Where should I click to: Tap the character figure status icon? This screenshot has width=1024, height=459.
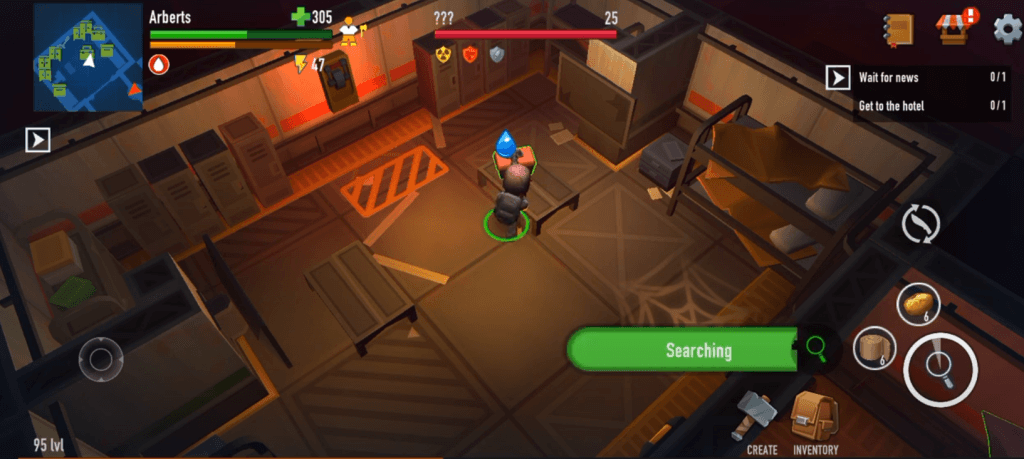pyautogui.click(x=349, y=31)
